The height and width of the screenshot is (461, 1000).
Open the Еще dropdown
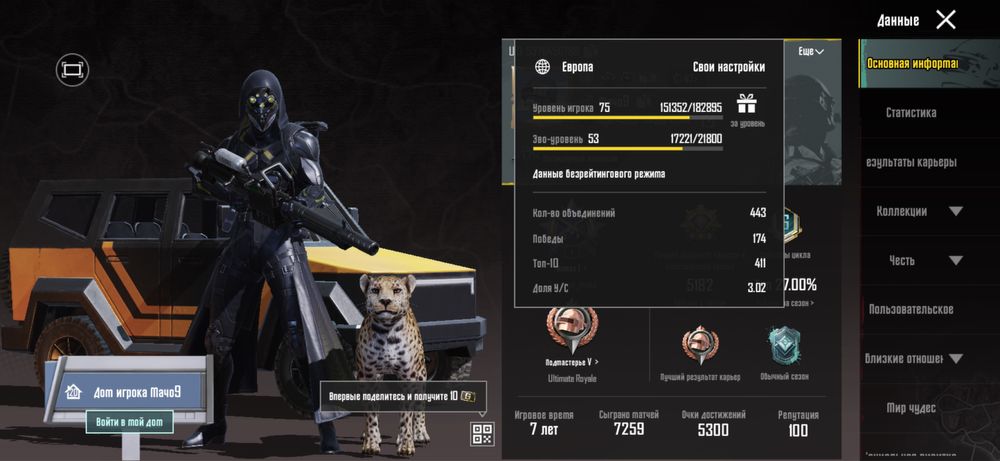coord(810,51)
